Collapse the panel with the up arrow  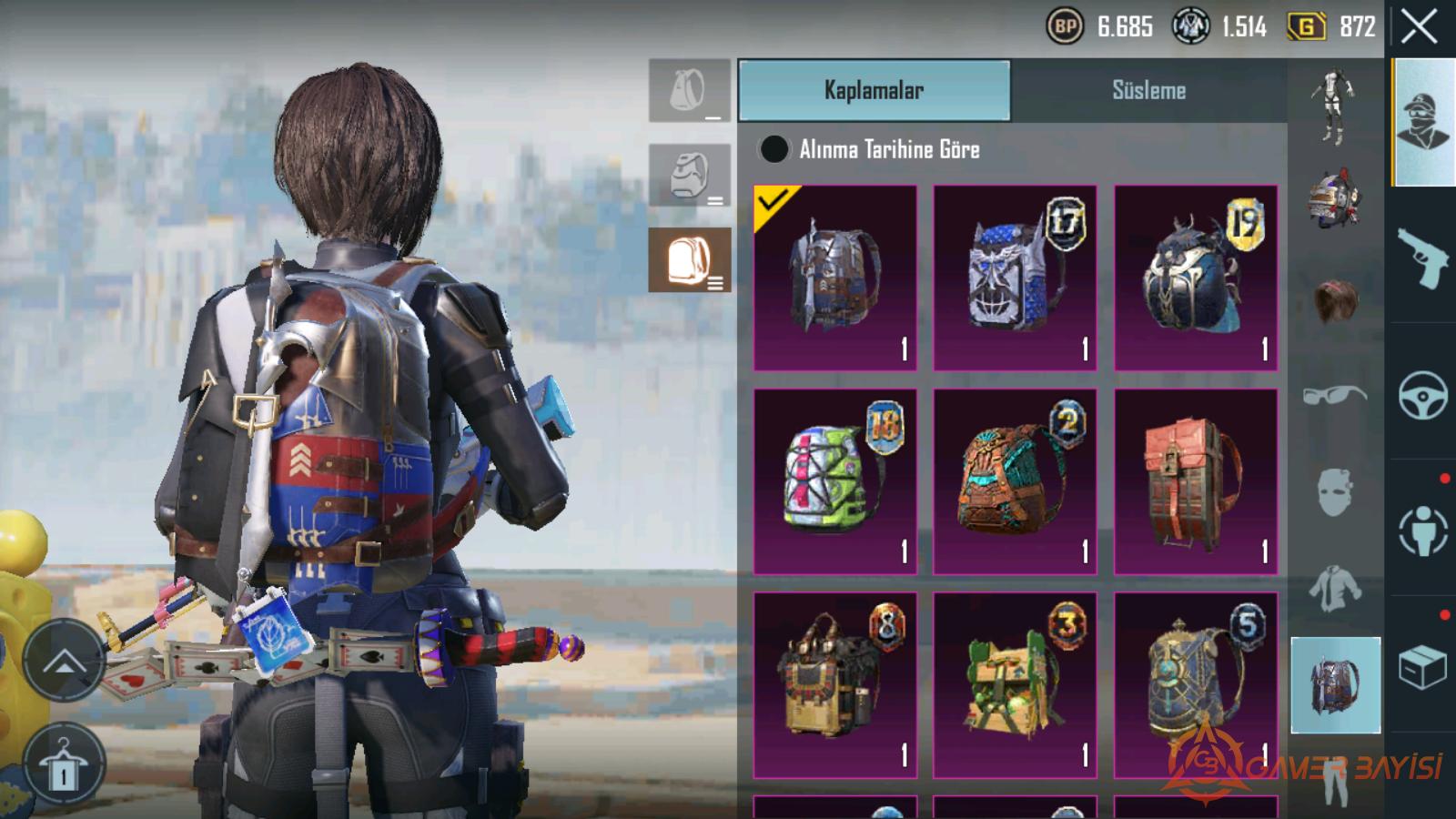(x=63, y=661)
